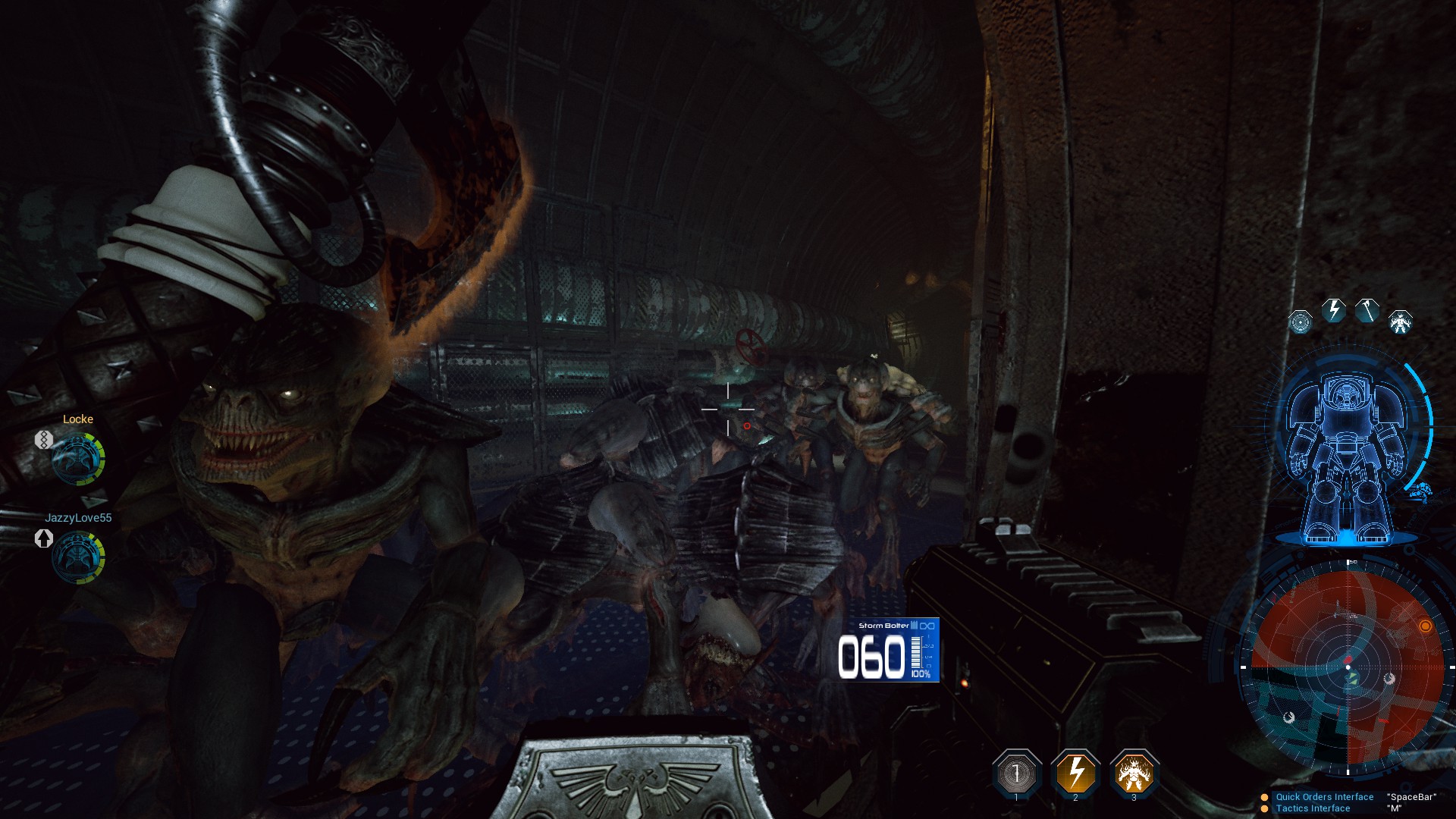Image resolution: width=1456 pixels, height=819 pixels.
Task: Select the flaming figure icon above the armor
Action: pos(1400,322)
